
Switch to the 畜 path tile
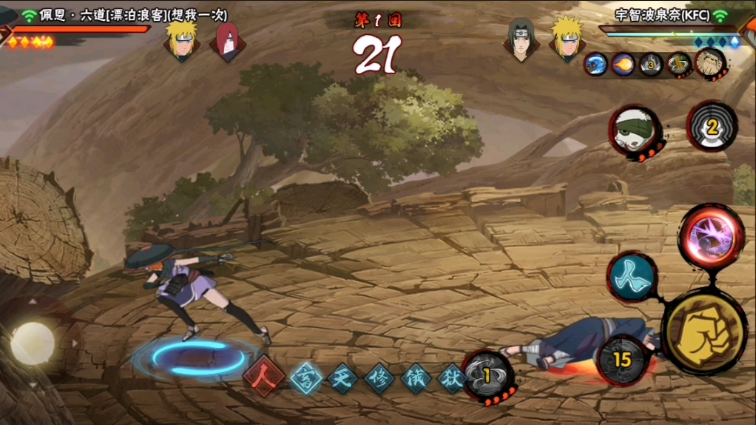(x=304, y=378)
